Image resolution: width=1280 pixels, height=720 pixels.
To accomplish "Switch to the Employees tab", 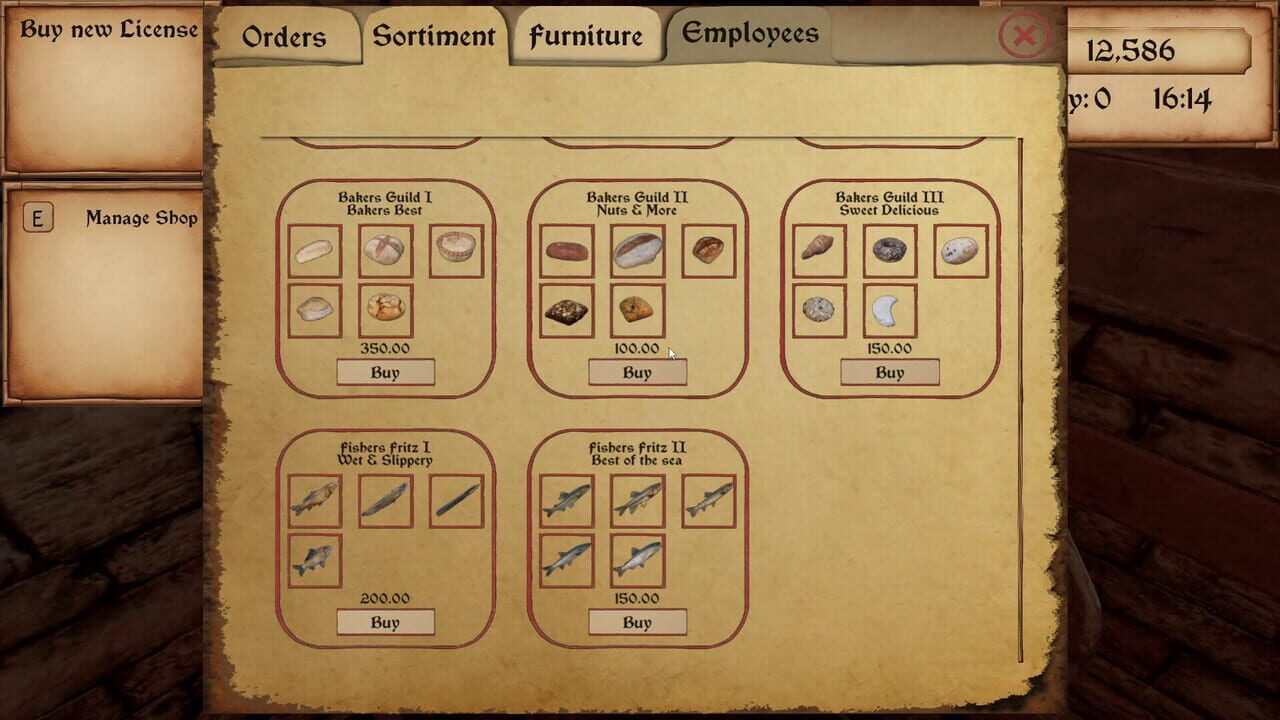I will 748,33.
